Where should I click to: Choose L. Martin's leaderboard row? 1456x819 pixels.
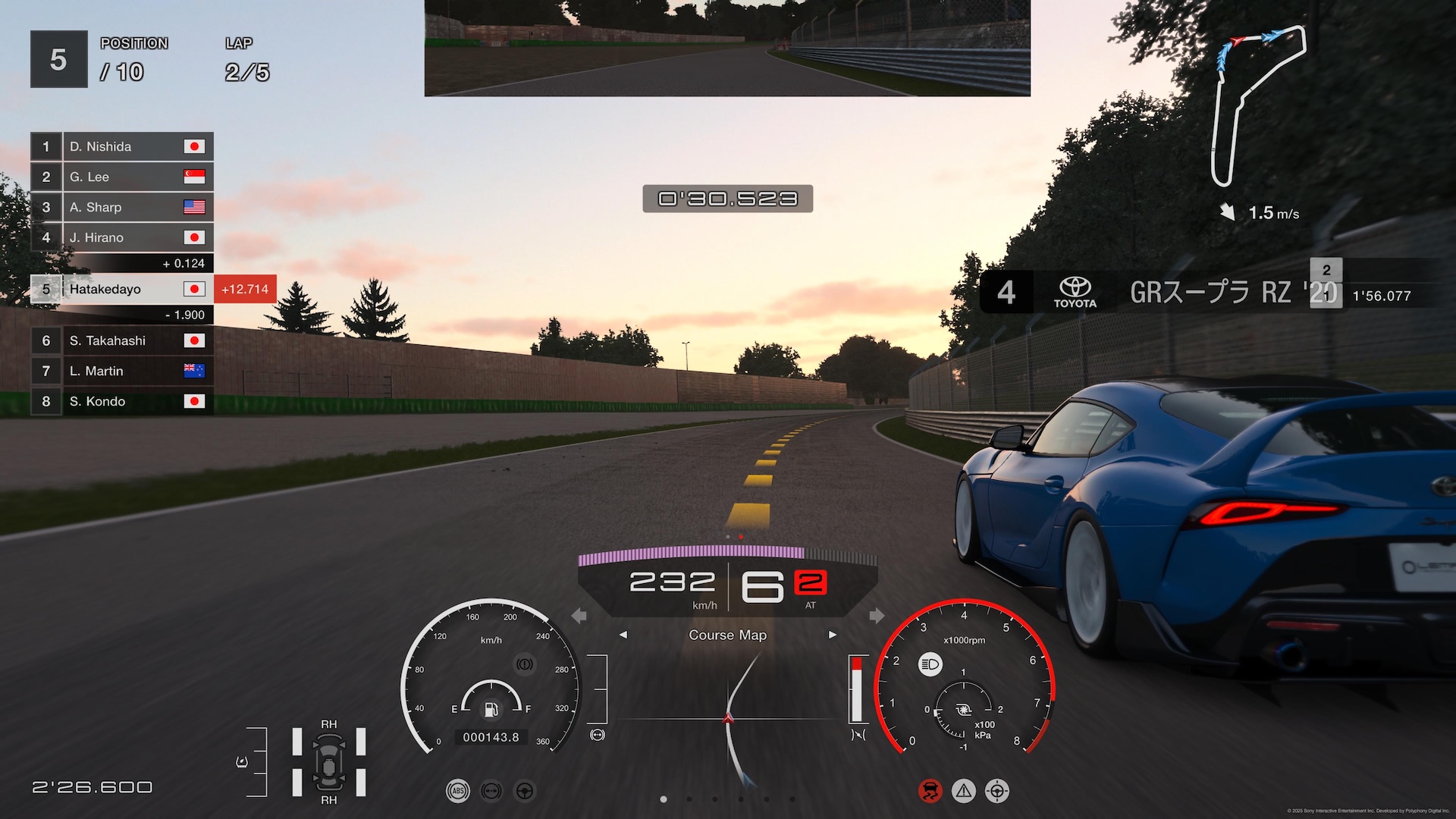click(121, 371)
